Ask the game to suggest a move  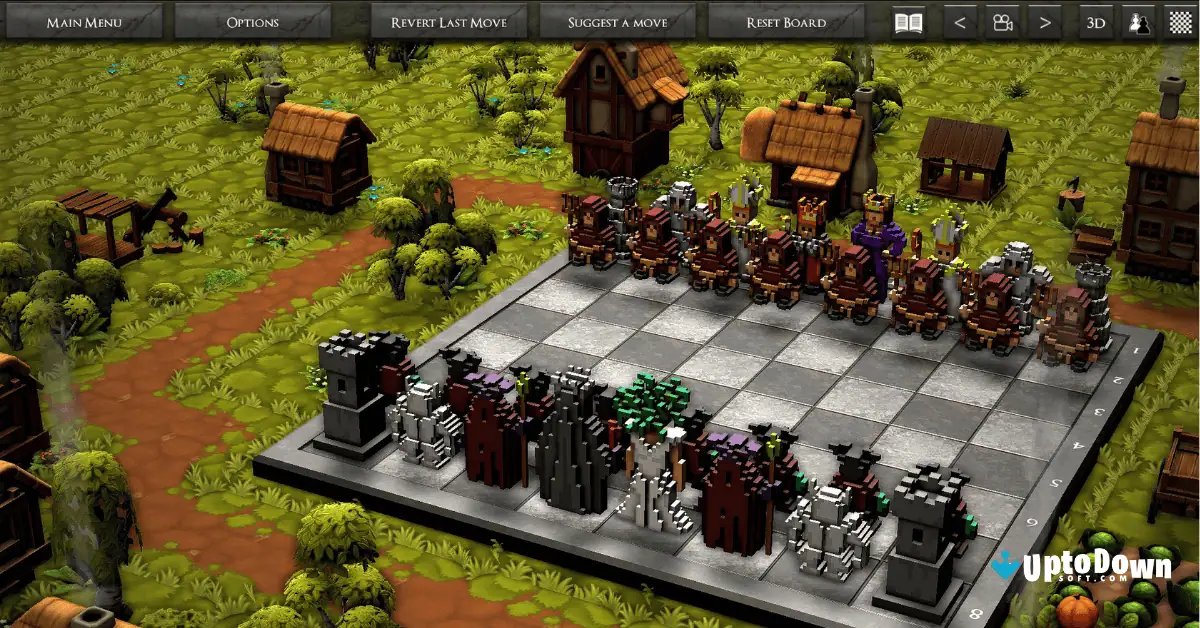click(x=618, y=21)
